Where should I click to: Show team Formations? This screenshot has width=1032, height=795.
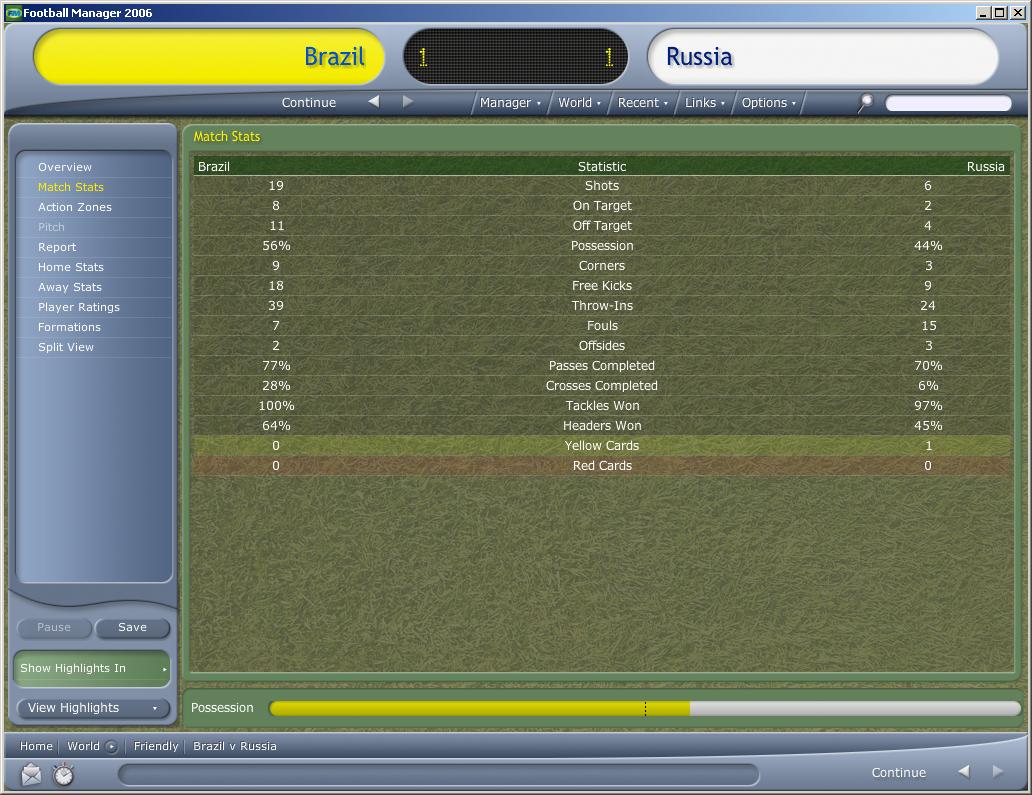(69, 327)
